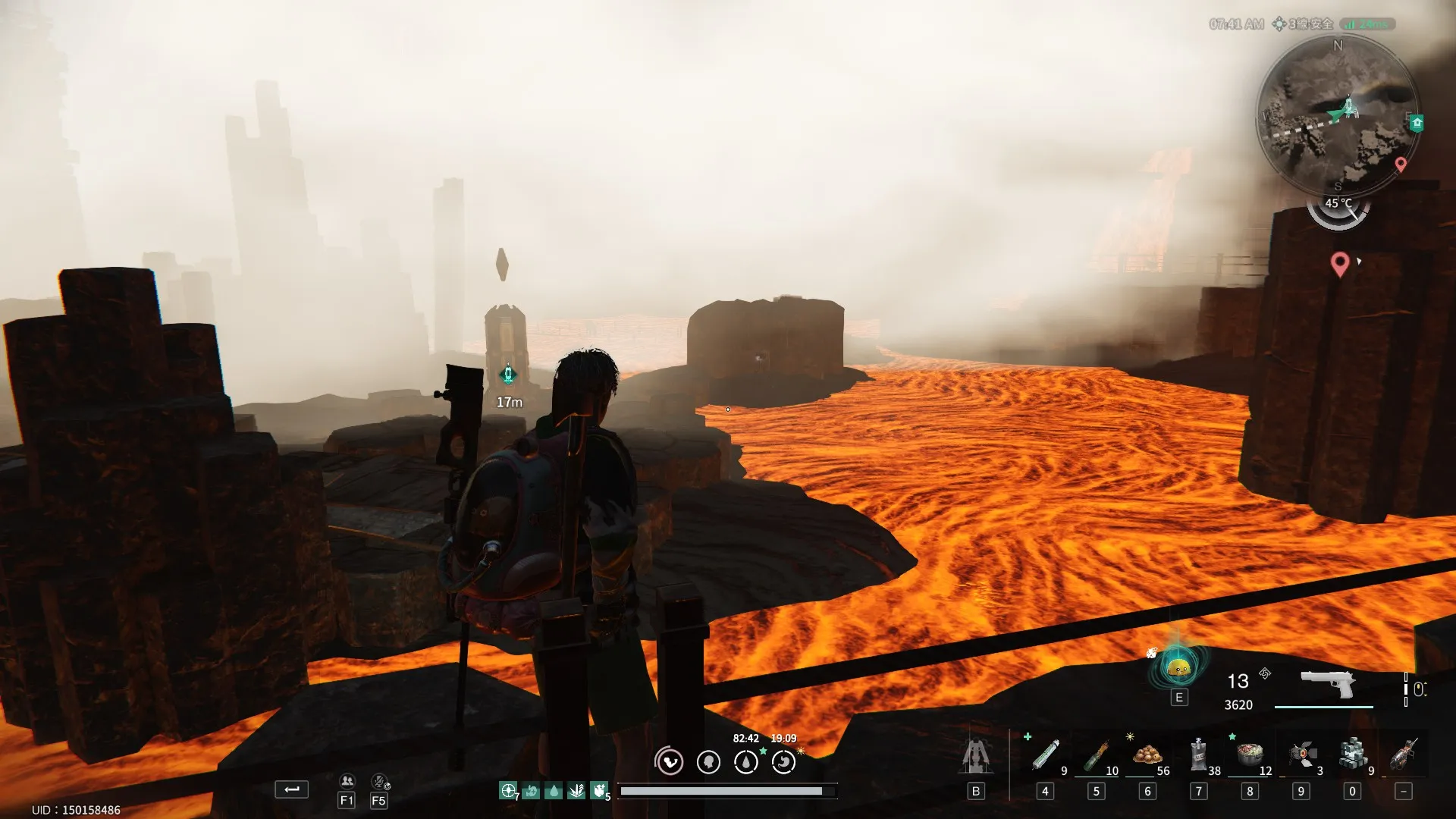
Task: Open chat with the enter arrow button
Action: [x=291, y=789]
